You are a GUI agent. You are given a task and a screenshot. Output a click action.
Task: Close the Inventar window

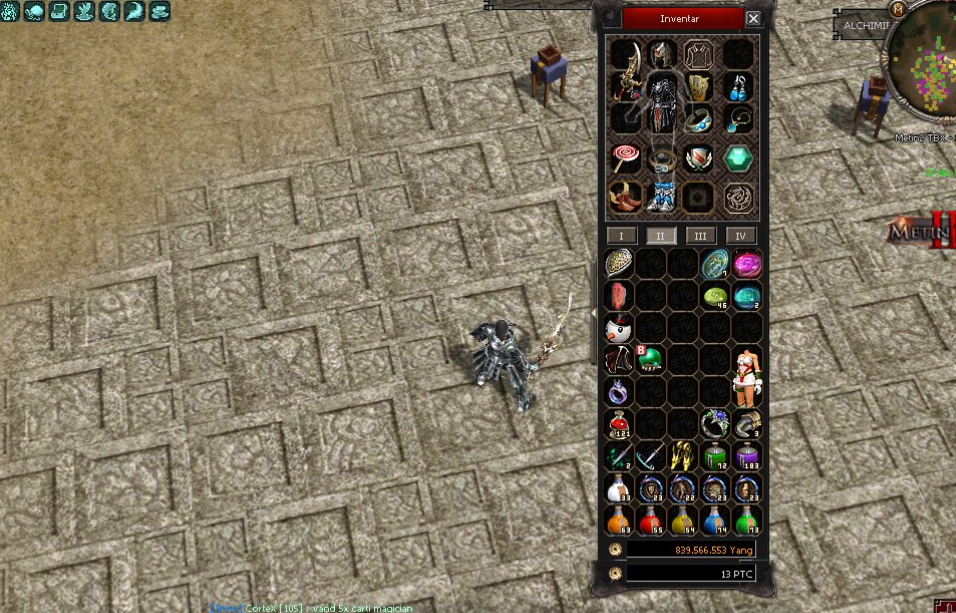pyautogui.click(x=753, y=18)
